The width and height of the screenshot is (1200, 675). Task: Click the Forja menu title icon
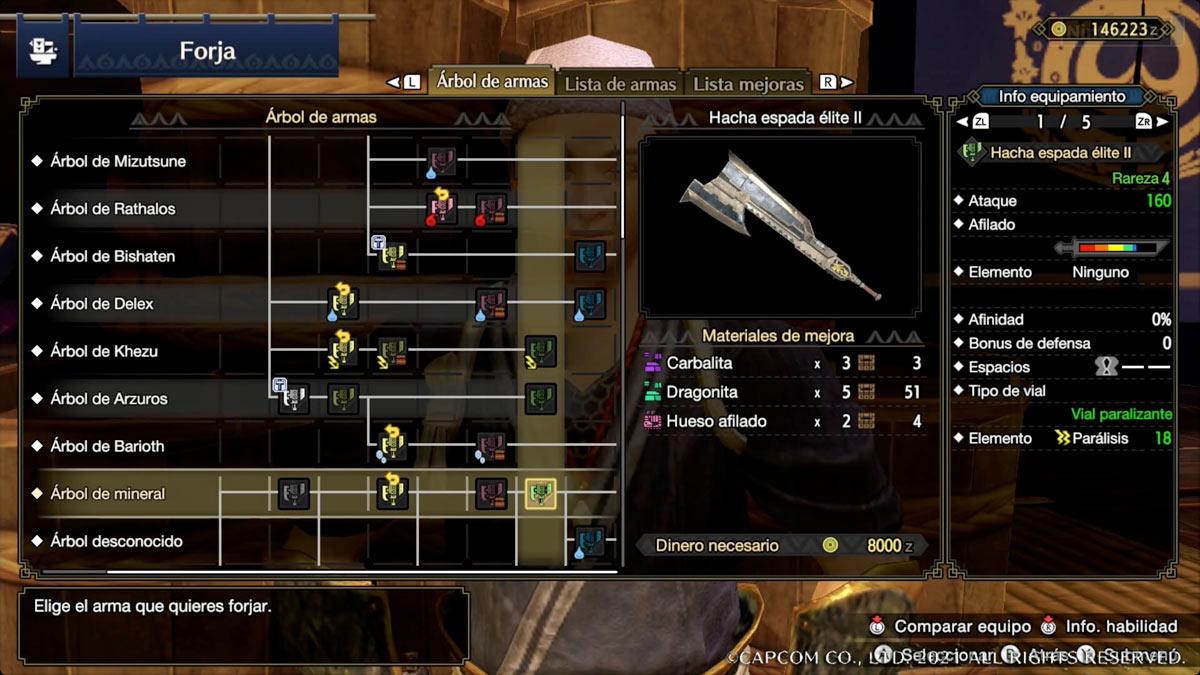[44, 50]
